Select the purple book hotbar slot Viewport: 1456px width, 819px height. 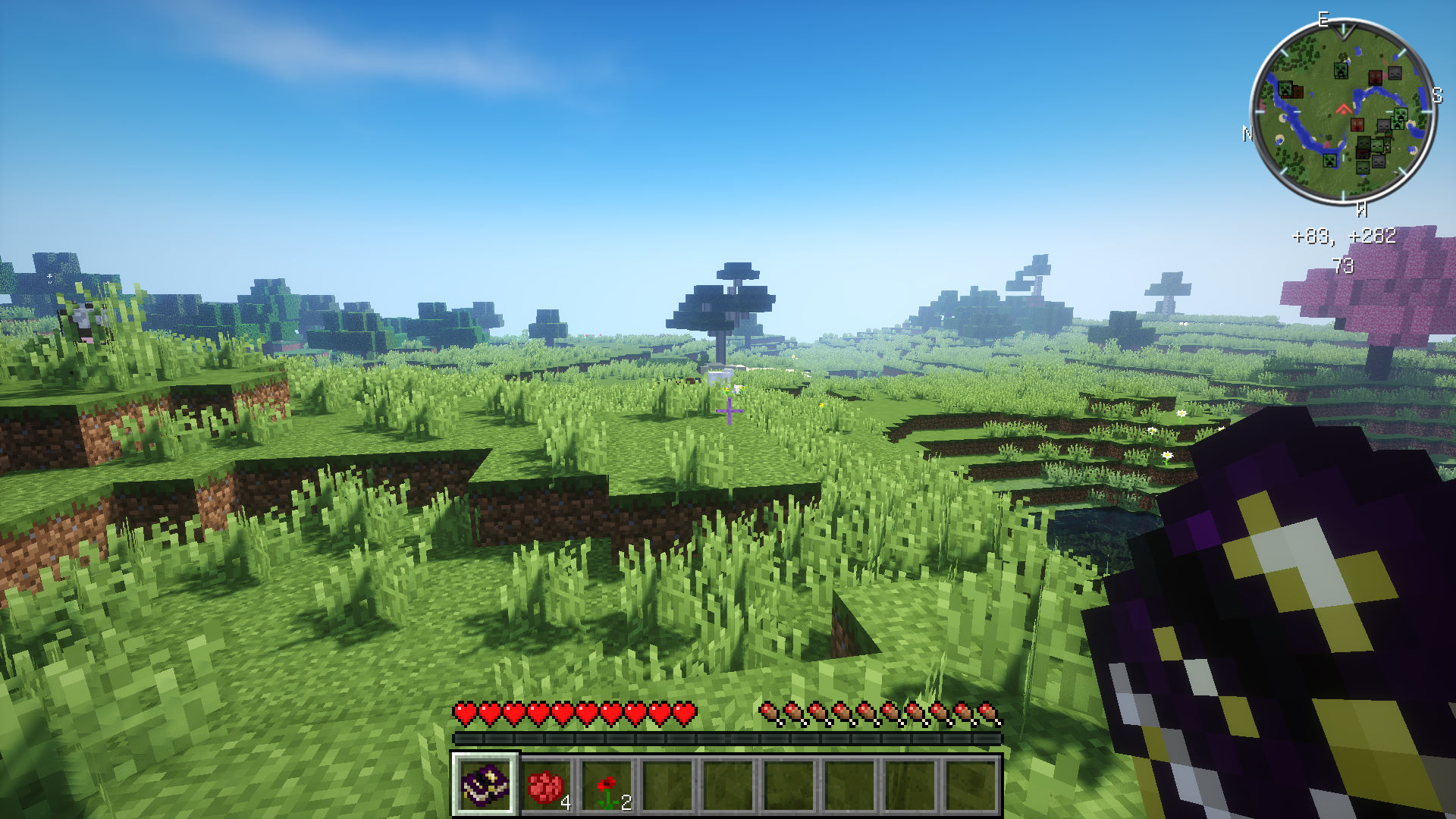point(485,785)
